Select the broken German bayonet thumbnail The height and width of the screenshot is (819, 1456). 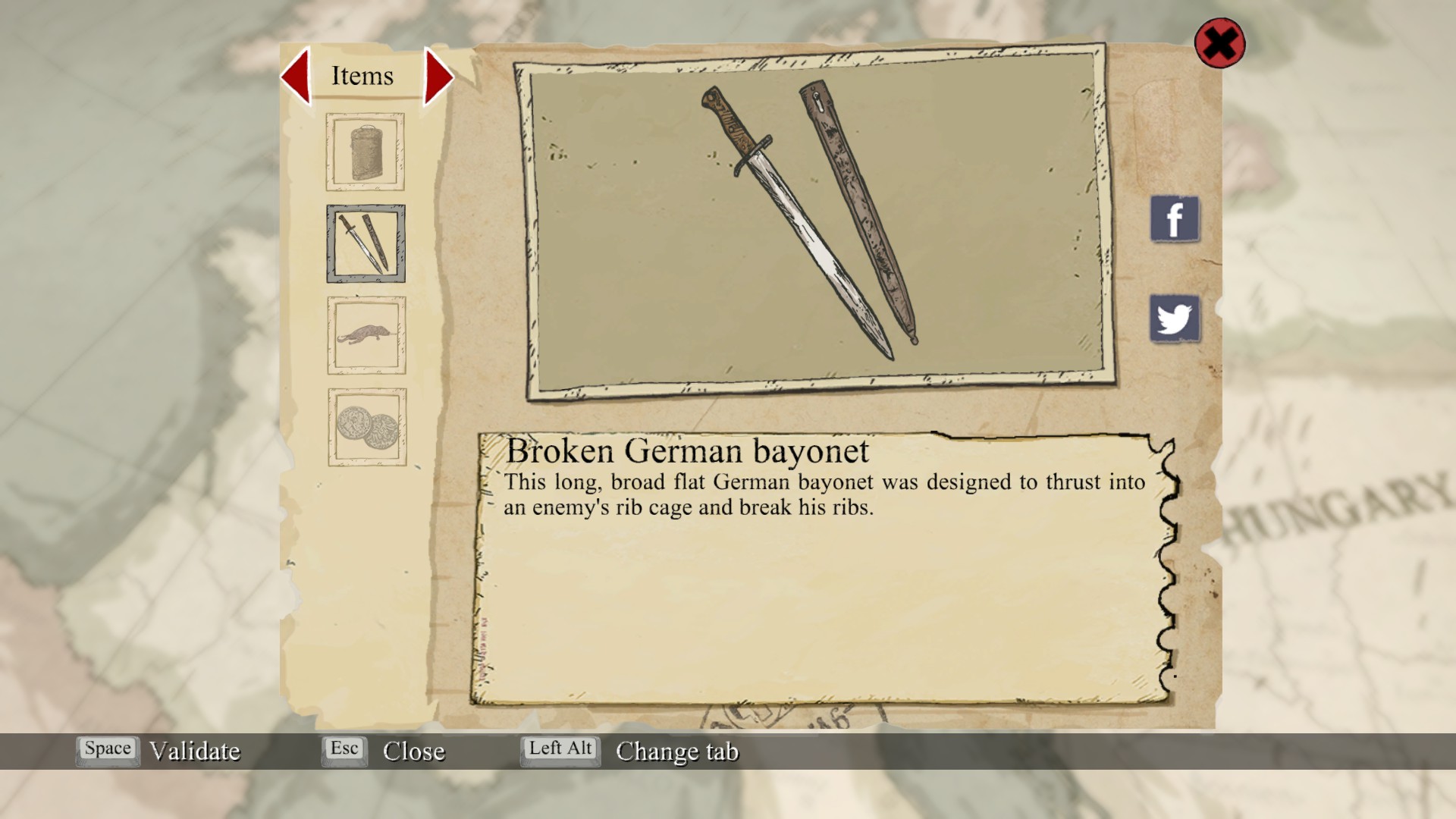366,243
